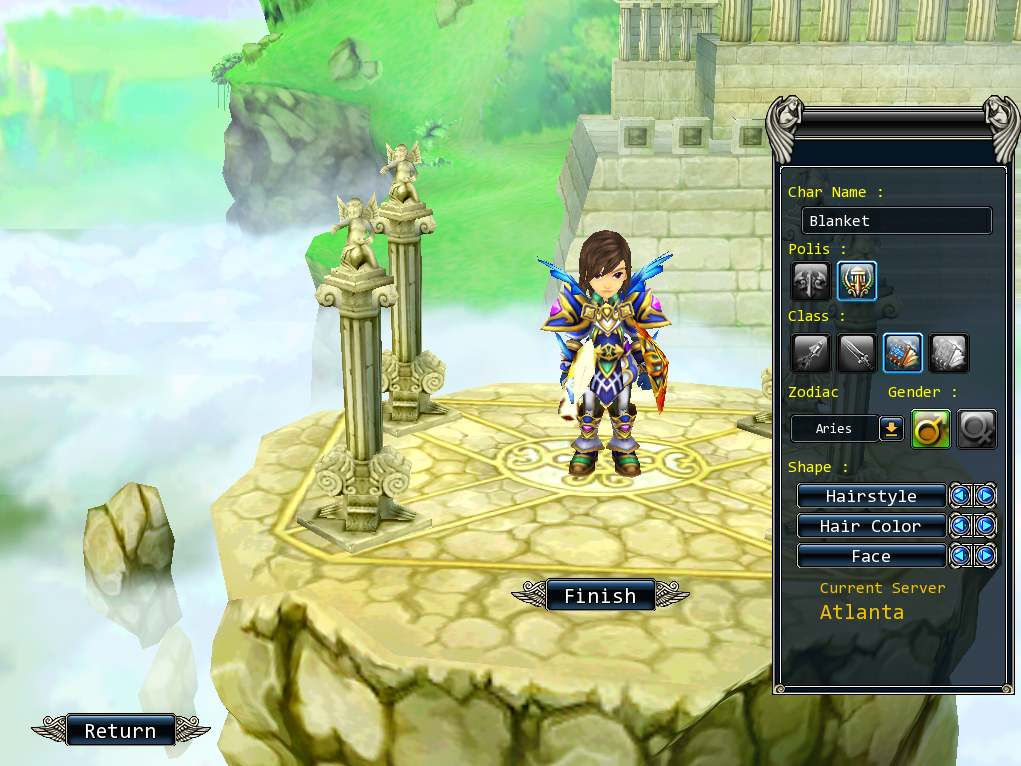Choose the greyed-out first Polis emblem
This screenshot has height=766, width=1021.
click(x=810, y=281)
